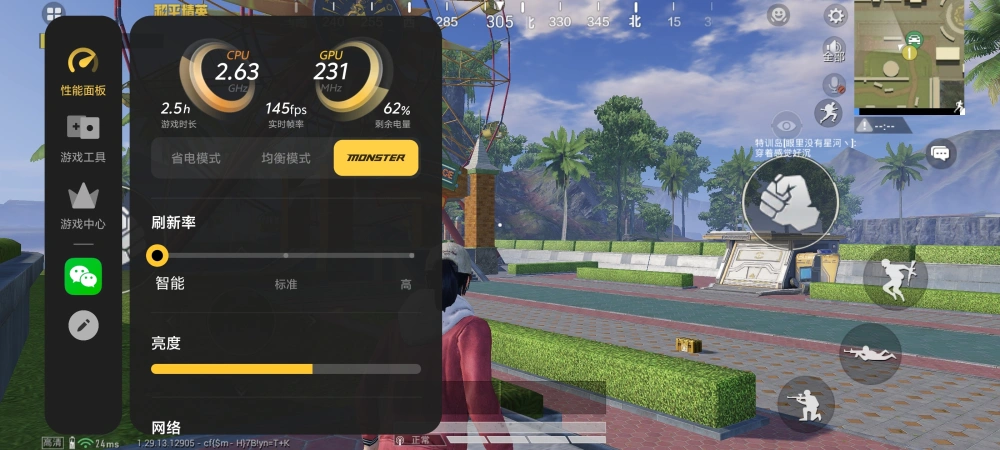Set the refresh rate slider to 高
The height and width of the screenshot is (450, 1000).
(x=410, y=256)
